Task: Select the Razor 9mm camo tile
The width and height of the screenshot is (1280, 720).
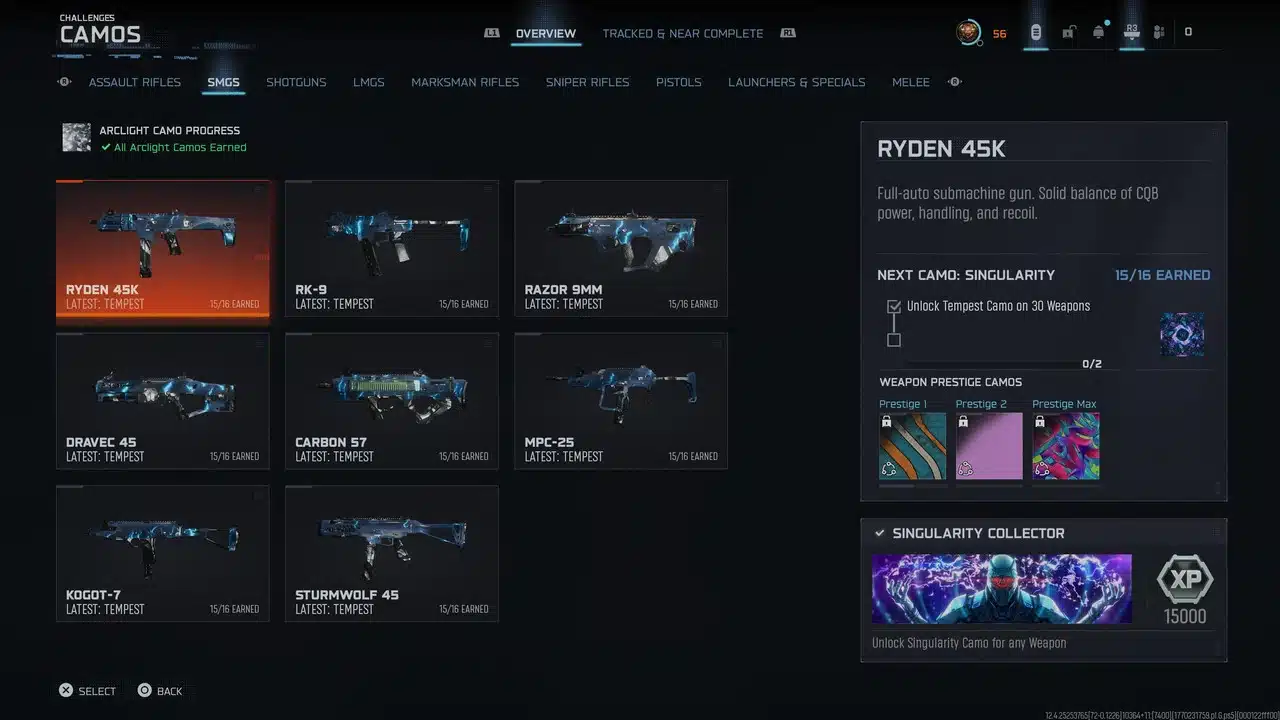Action: click(620, 249)
